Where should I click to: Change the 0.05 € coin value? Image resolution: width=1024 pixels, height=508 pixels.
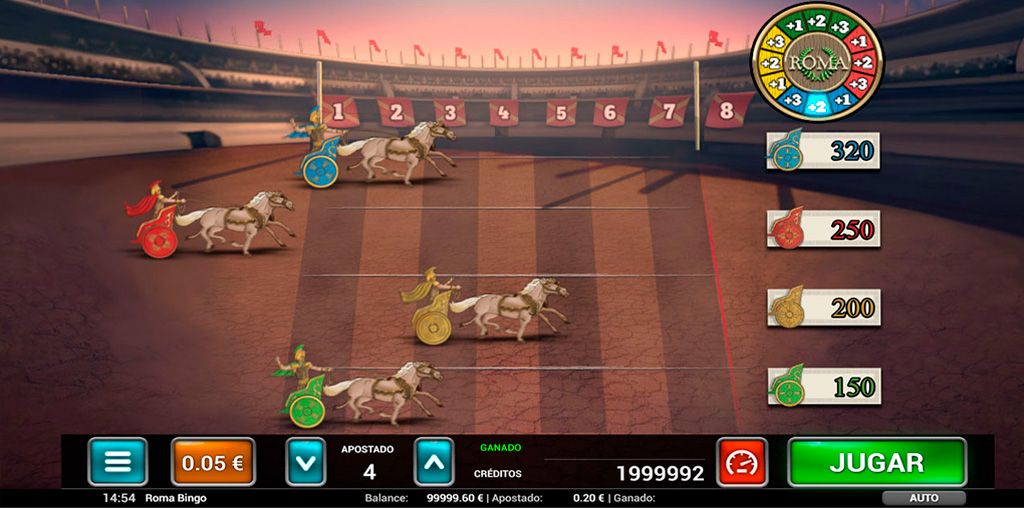212,462
